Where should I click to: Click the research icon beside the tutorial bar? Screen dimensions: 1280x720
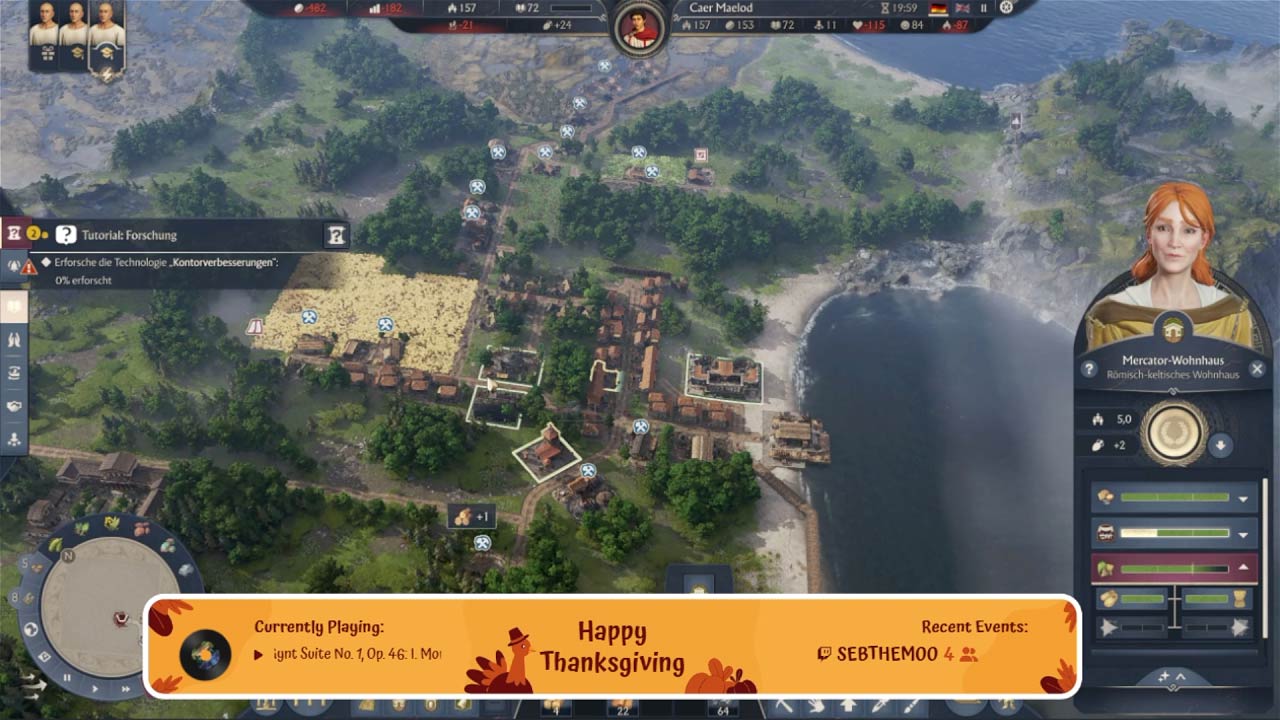pos(337,235)
